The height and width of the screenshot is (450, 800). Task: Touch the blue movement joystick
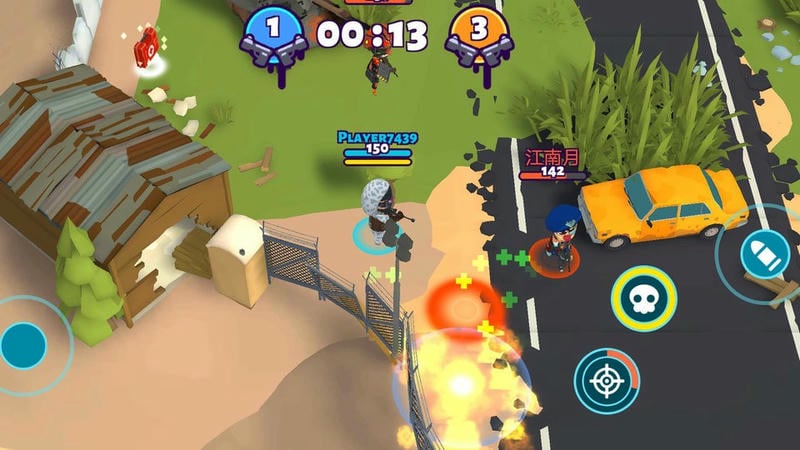[24, 345]
